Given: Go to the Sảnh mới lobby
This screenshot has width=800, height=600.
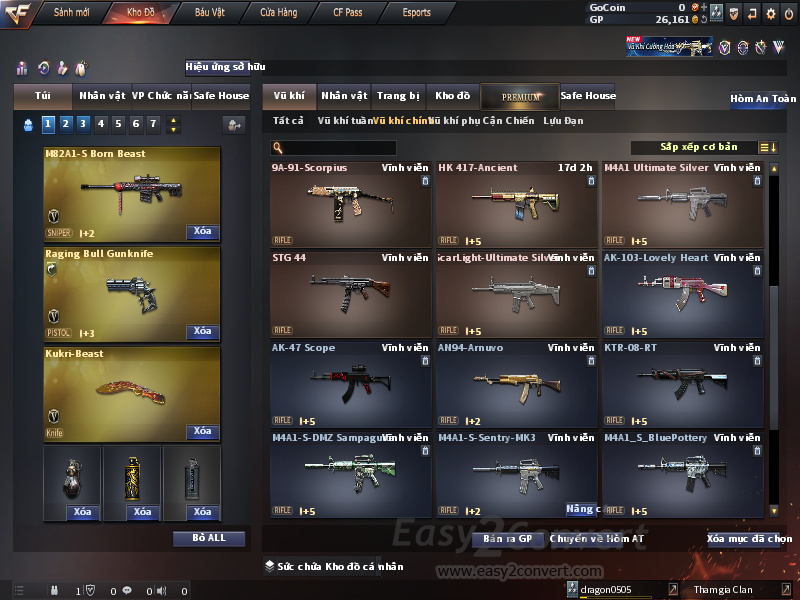Looking at the screenshot, I should pos(71,13).
